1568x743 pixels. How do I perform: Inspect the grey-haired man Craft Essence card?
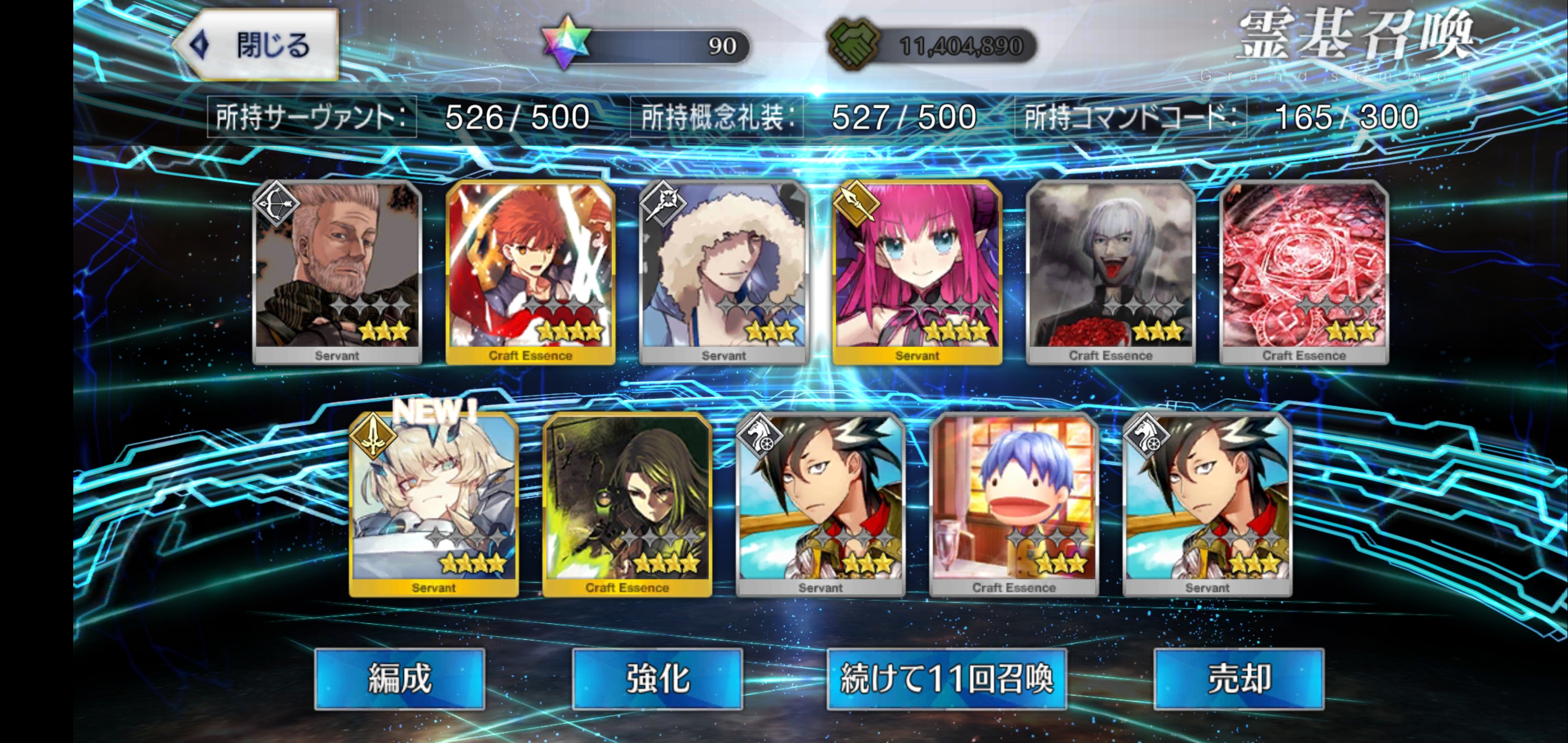[1111, 271]
